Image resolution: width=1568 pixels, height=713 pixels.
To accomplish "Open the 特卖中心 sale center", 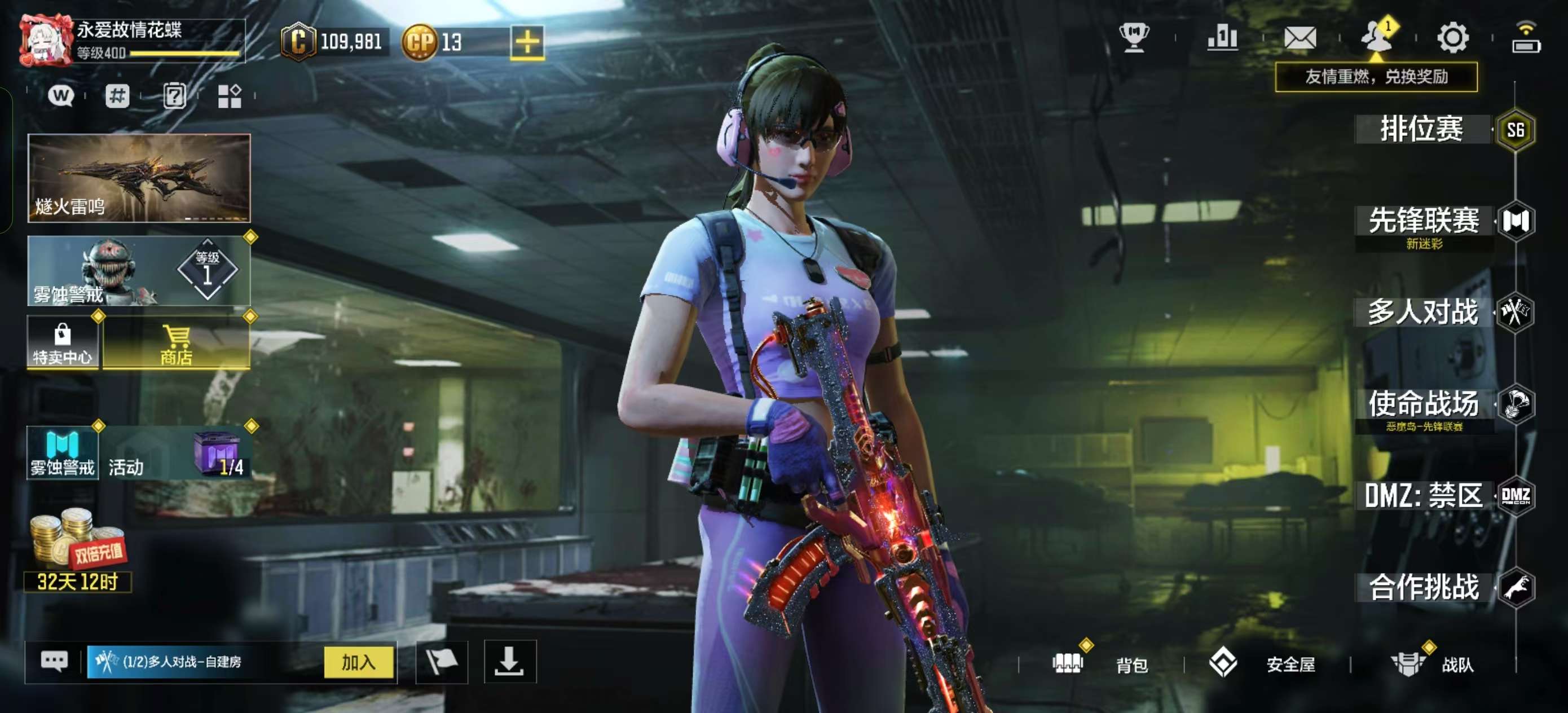I will pyautogui.click(x=62, y=344).
